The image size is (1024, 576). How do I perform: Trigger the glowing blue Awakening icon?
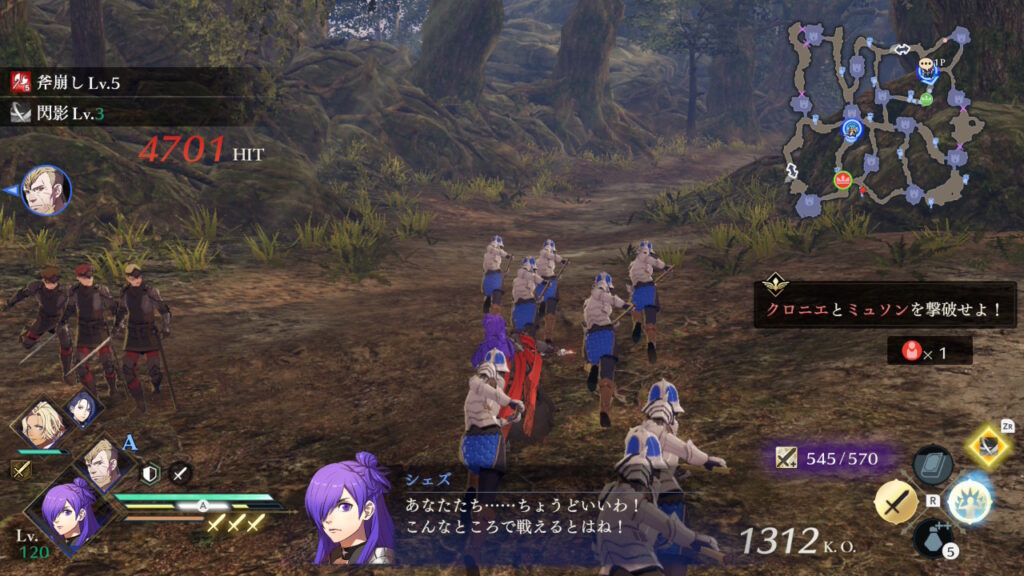(x=968, y=501)
